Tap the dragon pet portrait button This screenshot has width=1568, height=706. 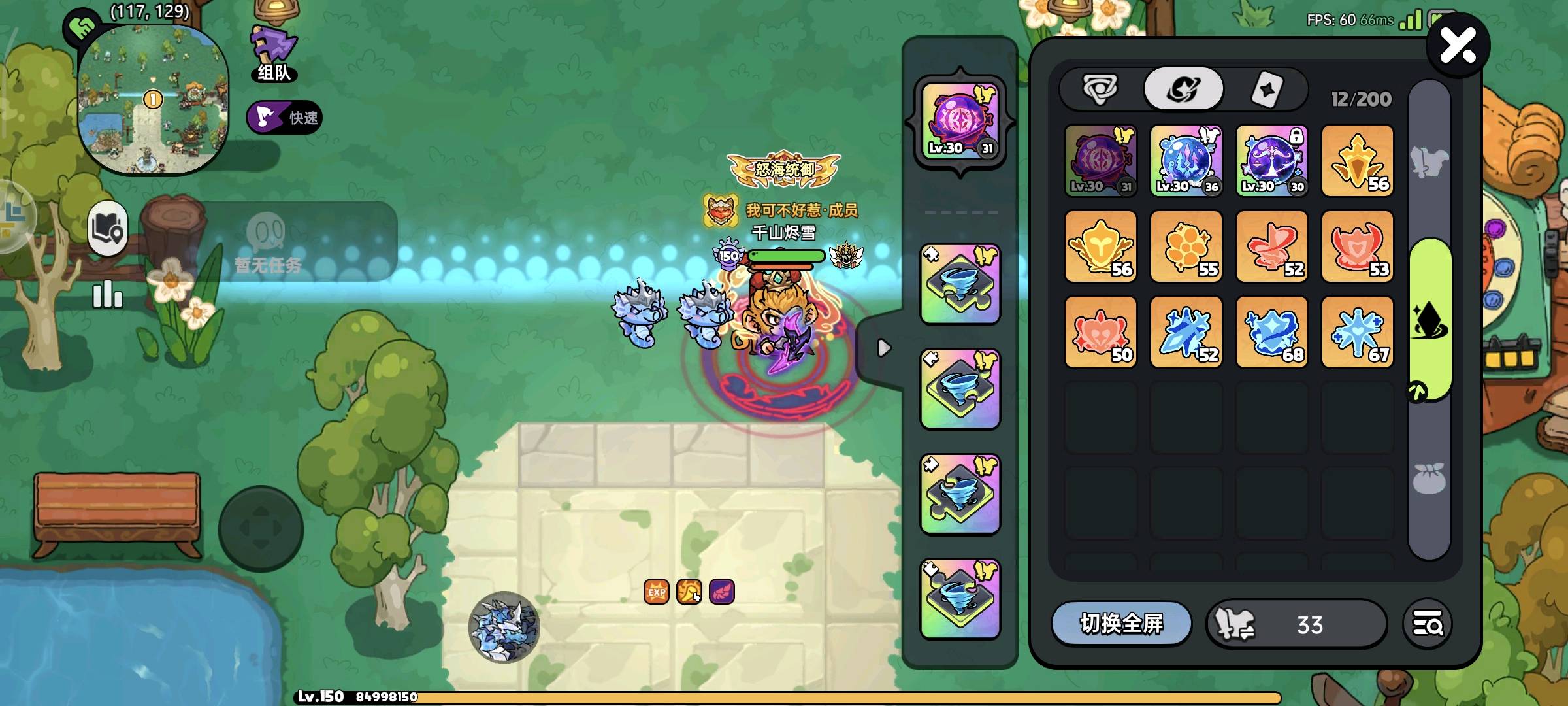pyautogui.click(x=504, y=626)
